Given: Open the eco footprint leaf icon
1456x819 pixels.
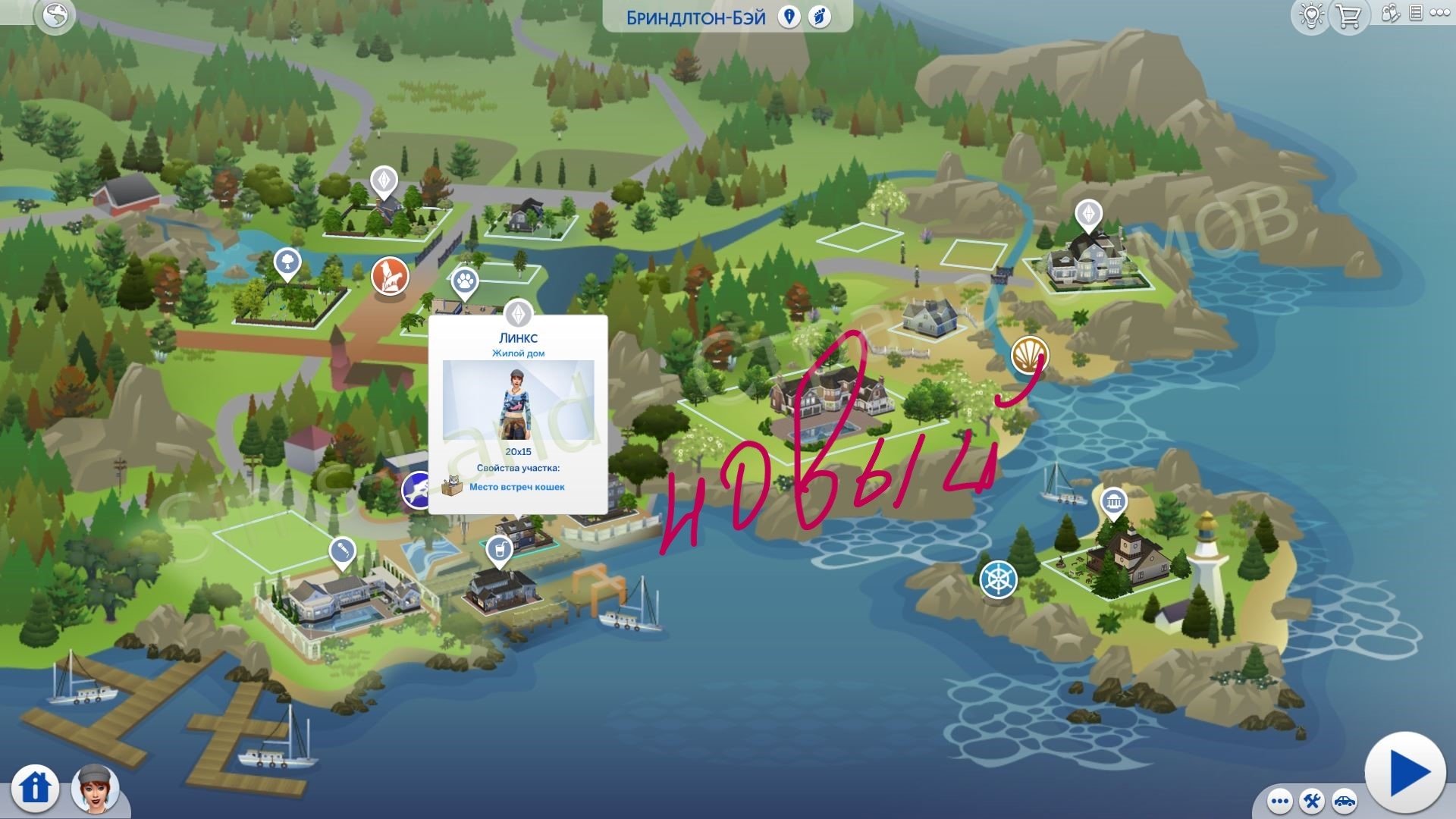Looking at the screenshot, I should (819, 17).
